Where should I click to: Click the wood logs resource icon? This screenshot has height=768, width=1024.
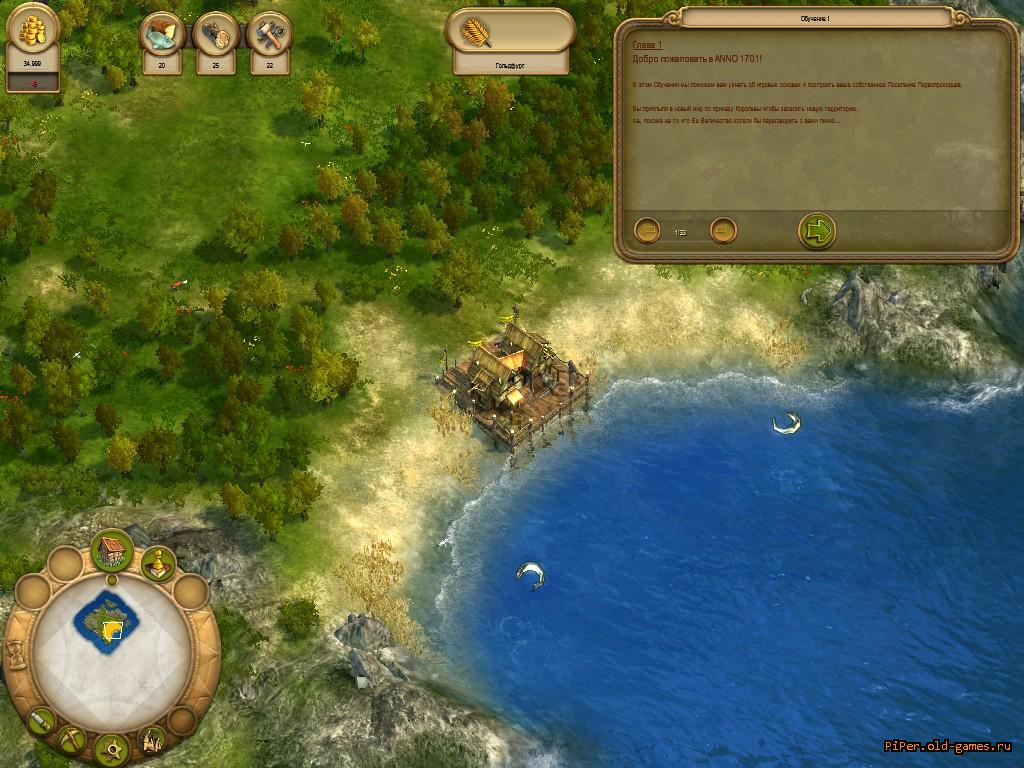215,35
